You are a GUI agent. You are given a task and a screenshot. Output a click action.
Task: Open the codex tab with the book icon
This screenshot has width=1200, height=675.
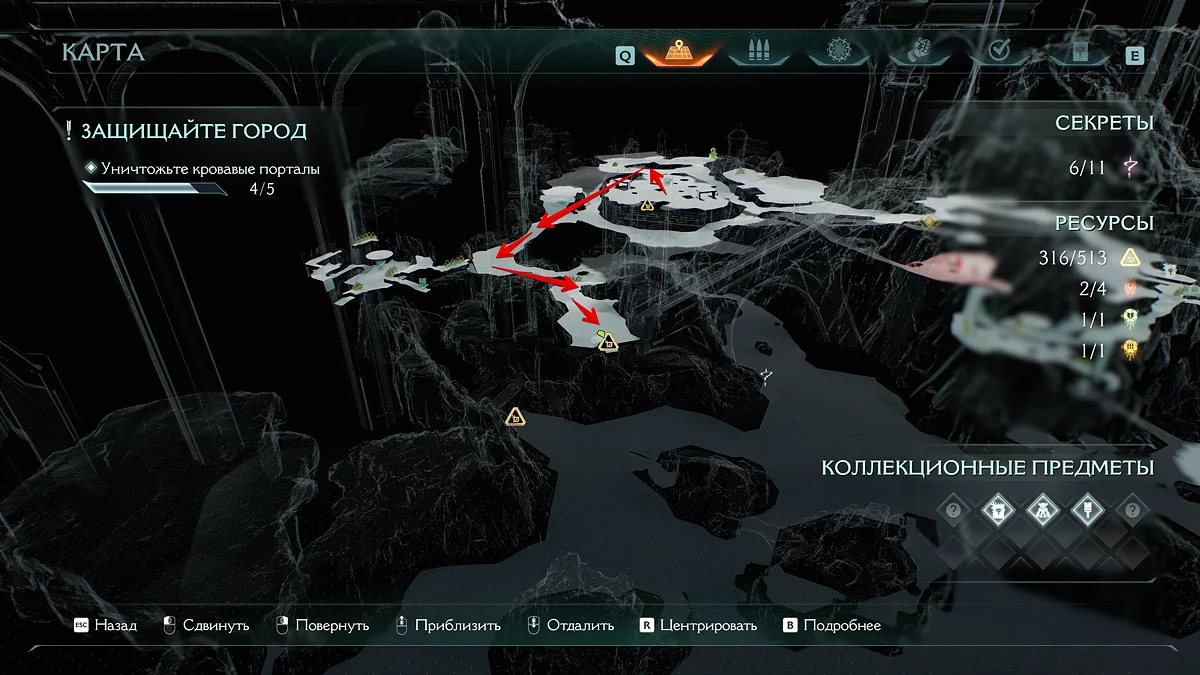pyautogui.click(x=1075, y=52)
